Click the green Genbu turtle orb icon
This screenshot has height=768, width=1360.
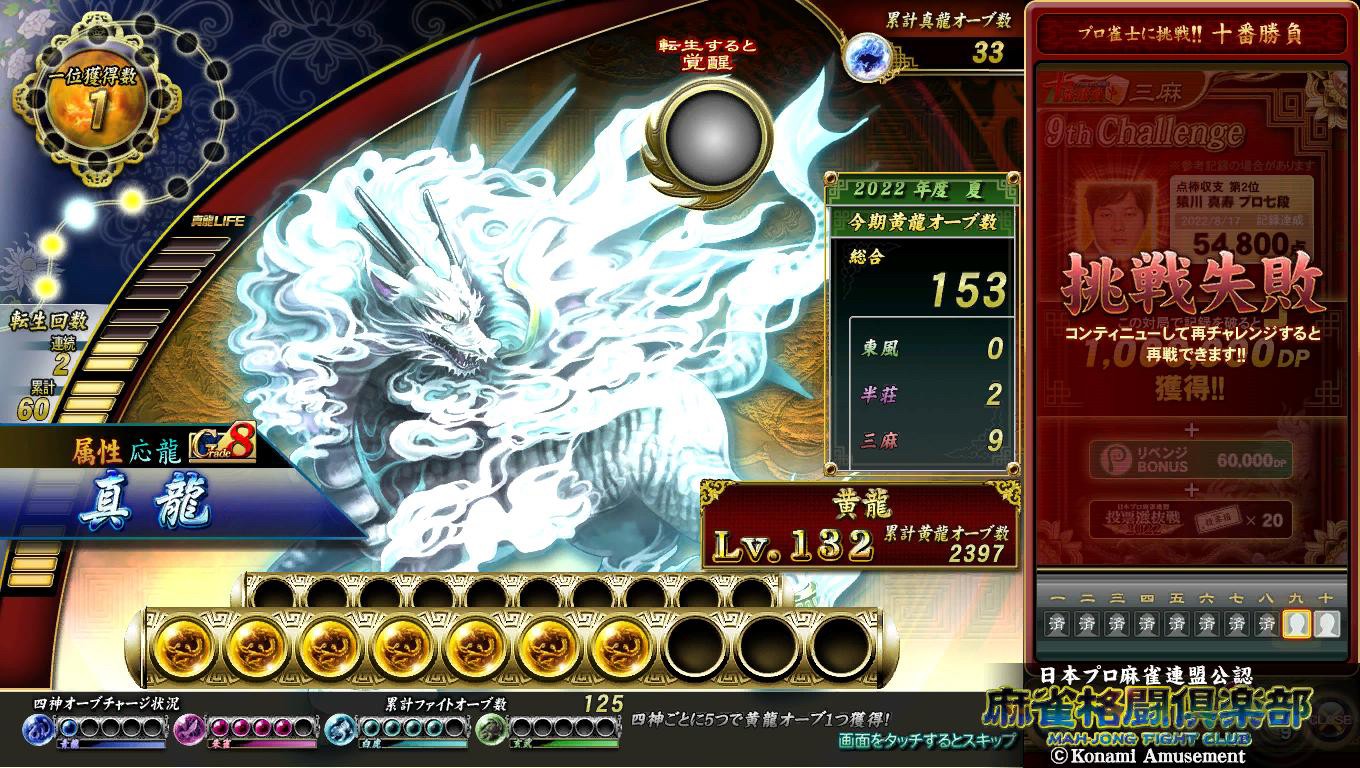click(490, 730)
